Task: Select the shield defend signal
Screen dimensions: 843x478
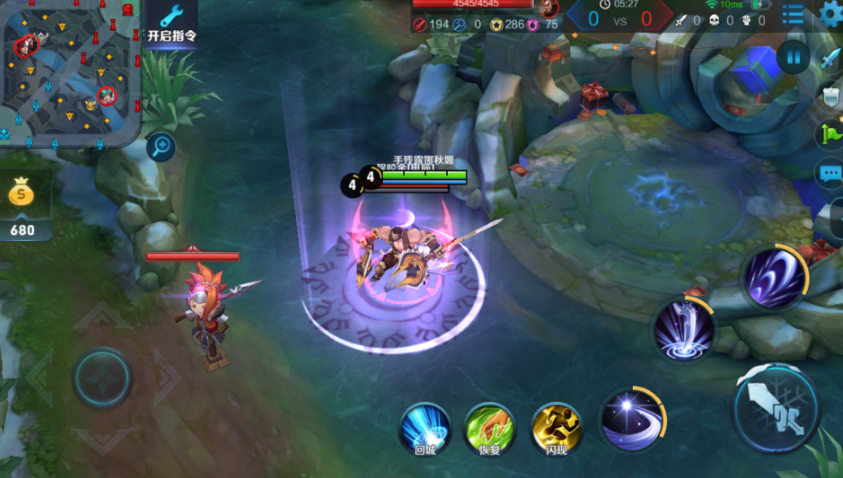Action: 831,97
